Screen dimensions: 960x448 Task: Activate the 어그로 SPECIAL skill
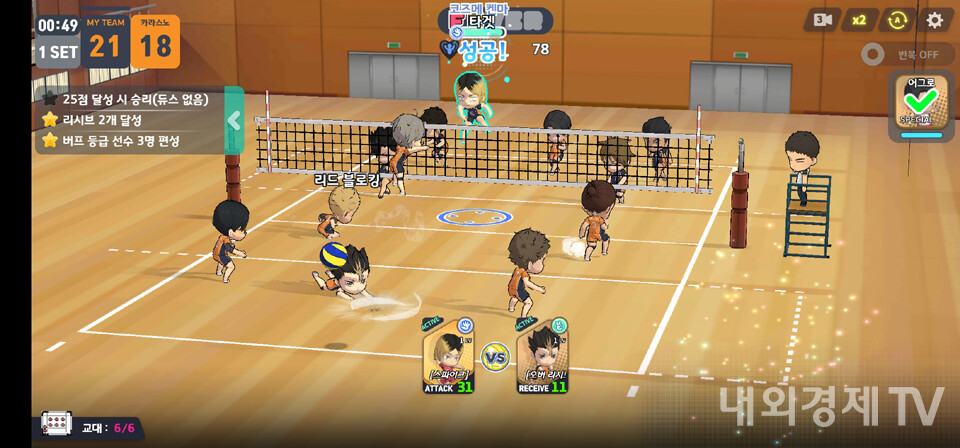(920, 104)
